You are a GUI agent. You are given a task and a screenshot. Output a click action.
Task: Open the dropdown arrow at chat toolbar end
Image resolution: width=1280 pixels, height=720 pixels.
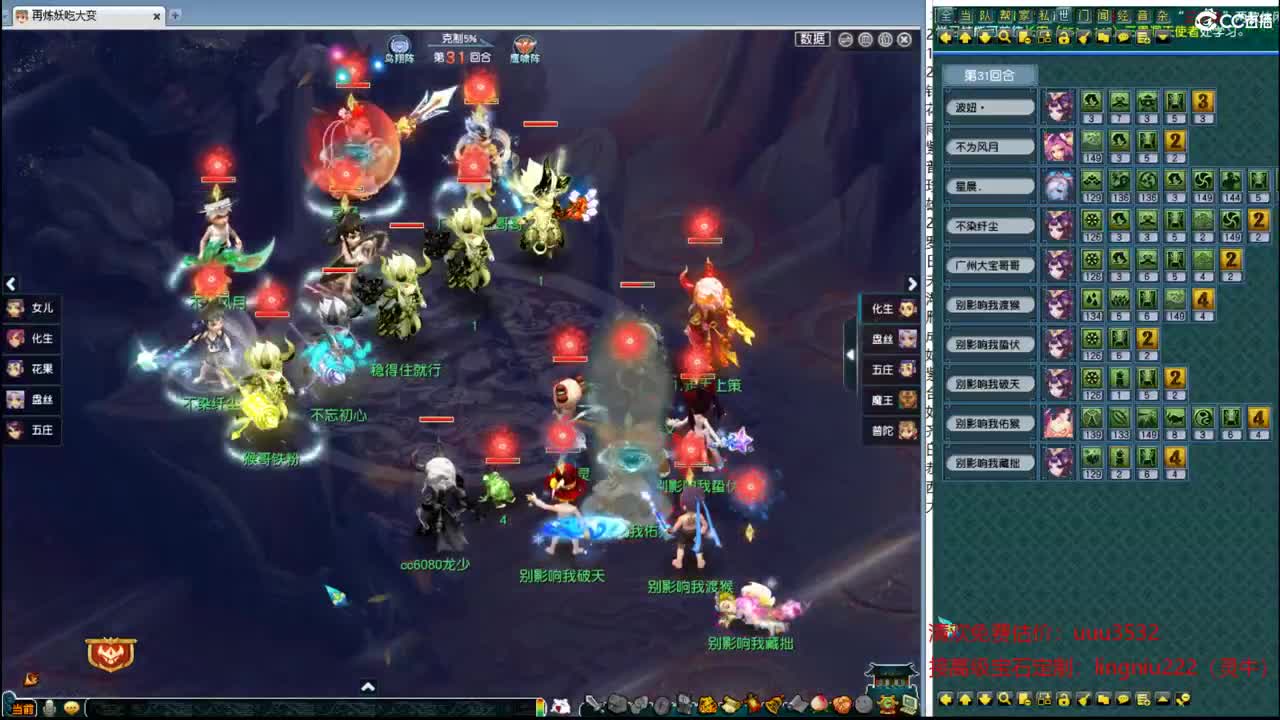(1161, 37)
